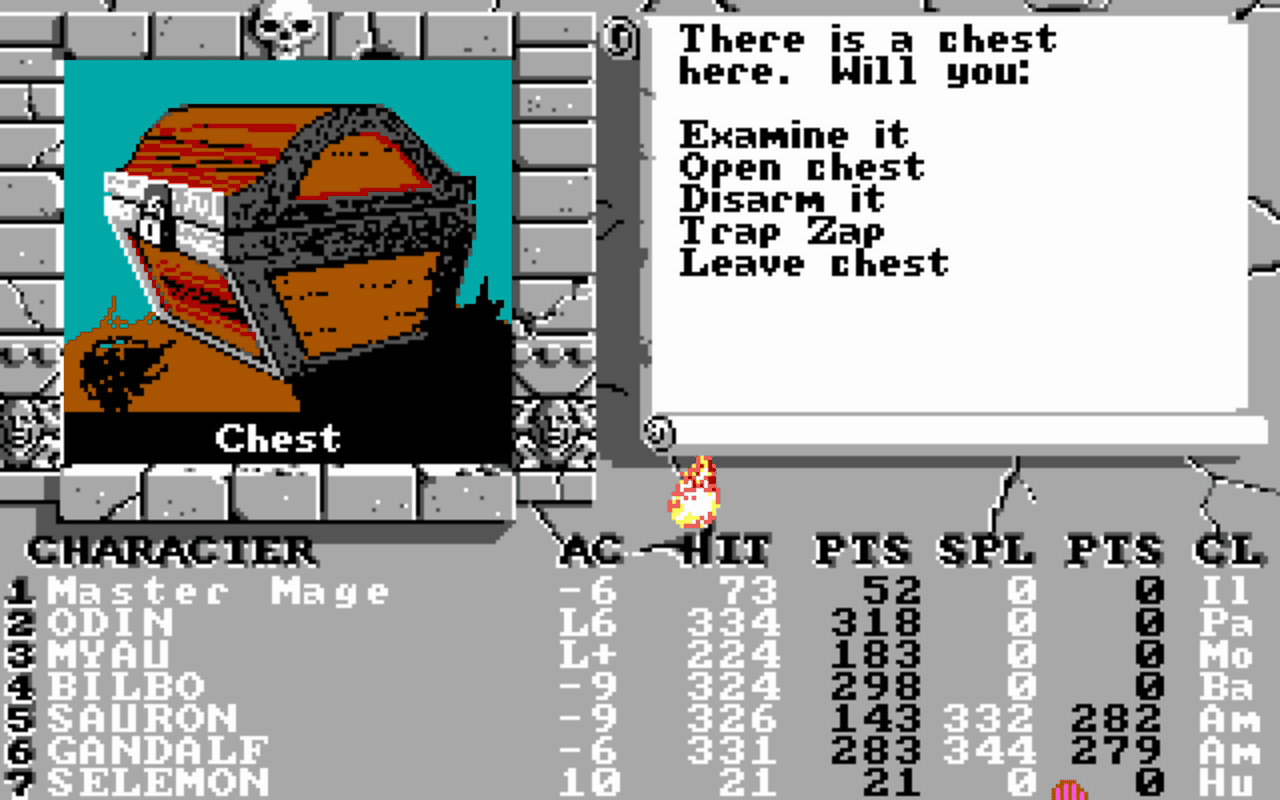Click the Chest label under the picture

tap(277, 435)
